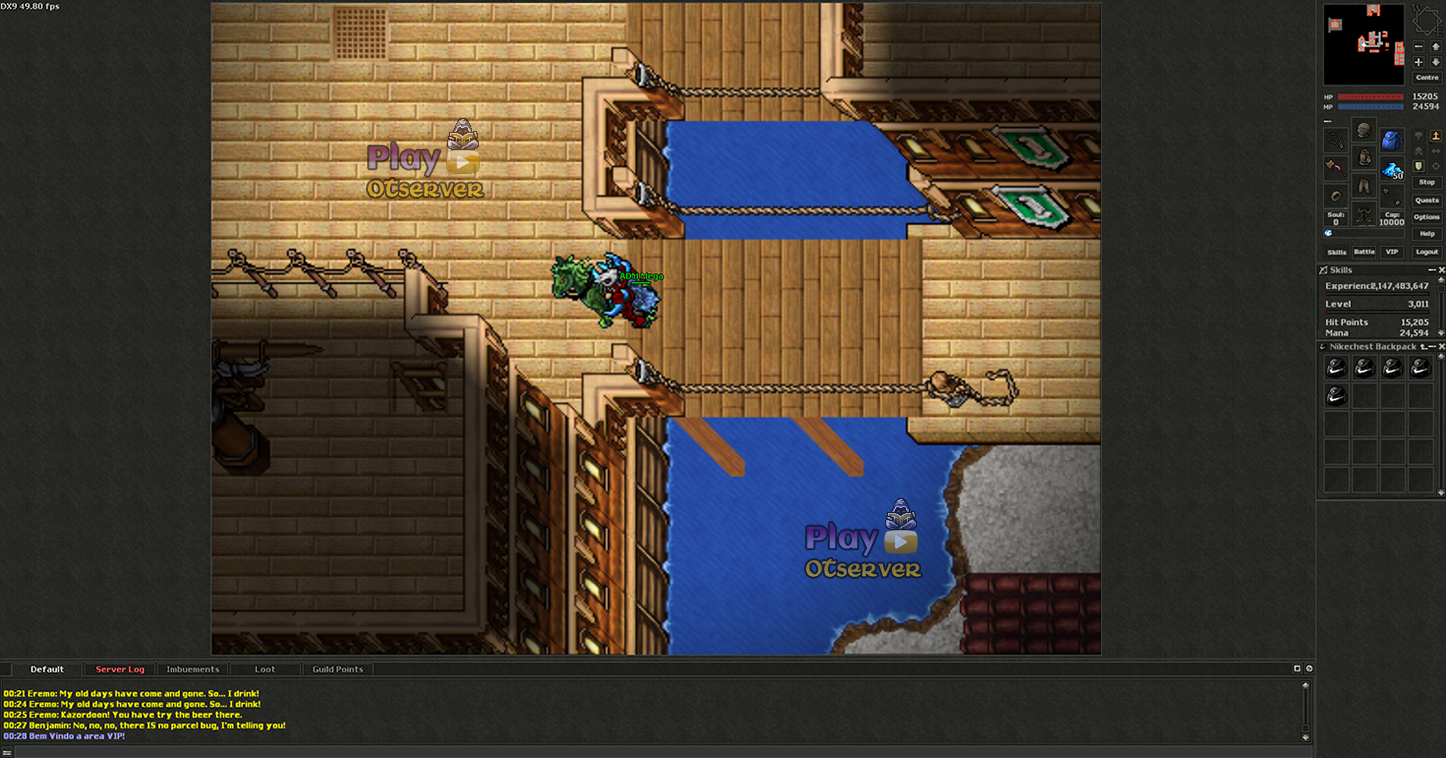Open the Battle list
1446x758 pixels.
(x=1364, y=252)
